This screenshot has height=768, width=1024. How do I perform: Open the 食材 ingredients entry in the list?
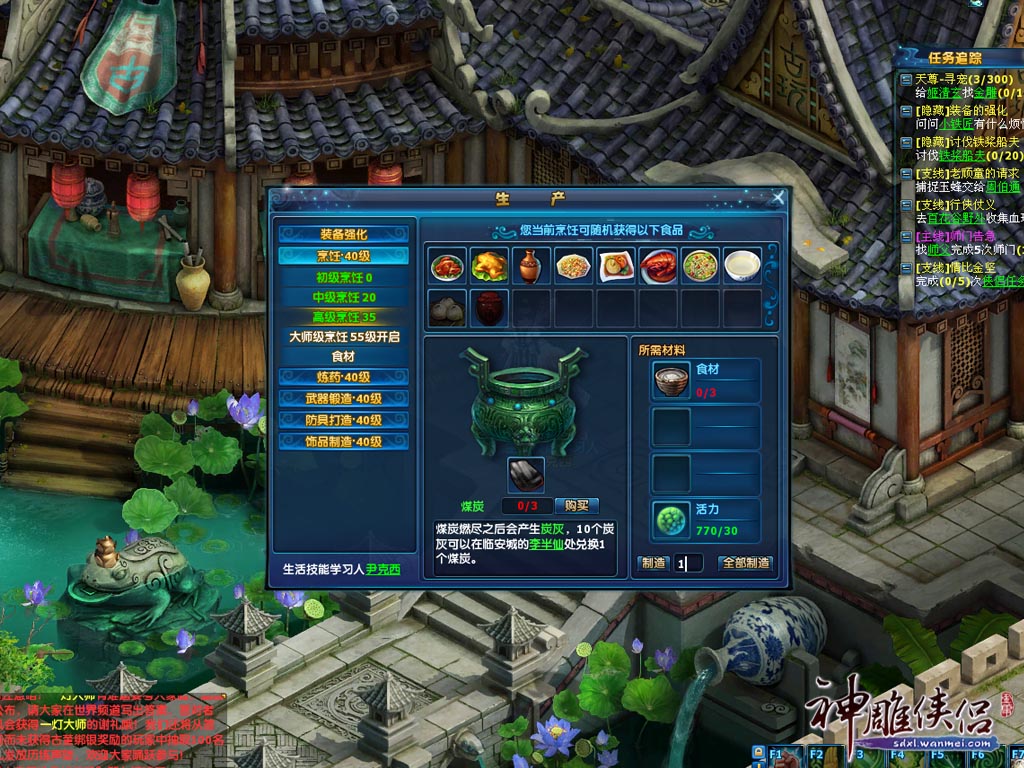pos(343,357)
